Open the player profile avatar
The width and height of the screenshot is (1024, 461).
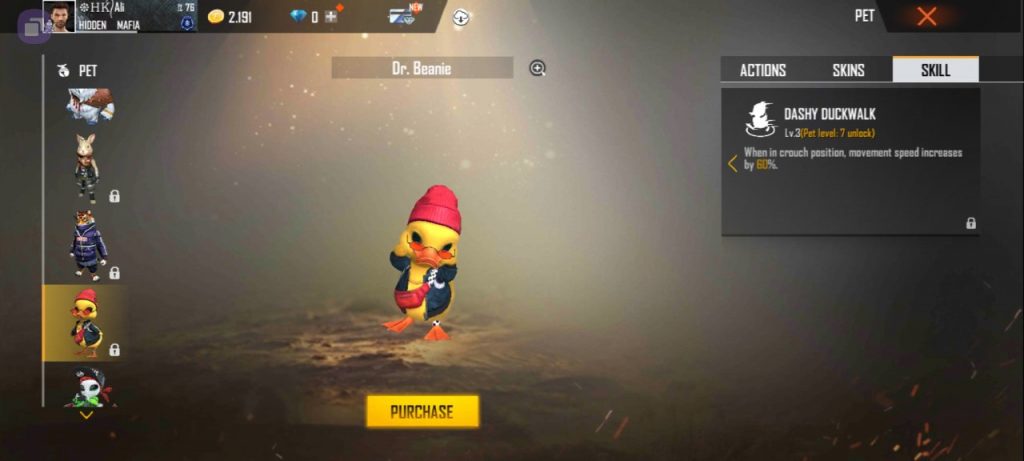click(59, 16)
